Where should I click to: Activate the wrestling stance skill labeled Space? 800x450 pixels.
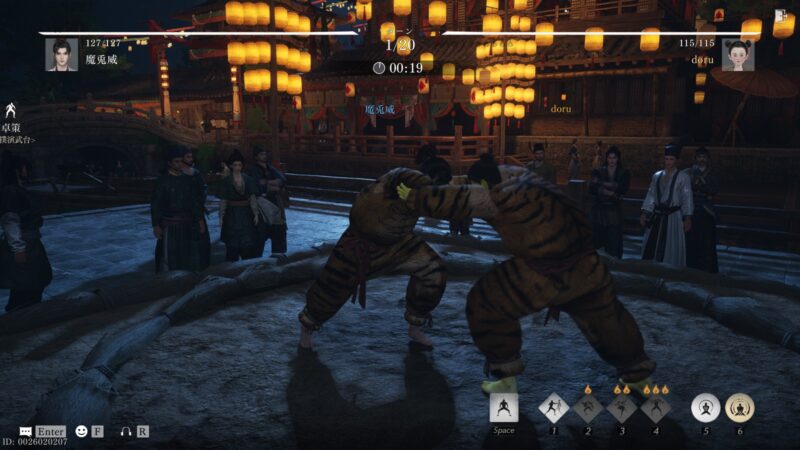pos(504,408)
